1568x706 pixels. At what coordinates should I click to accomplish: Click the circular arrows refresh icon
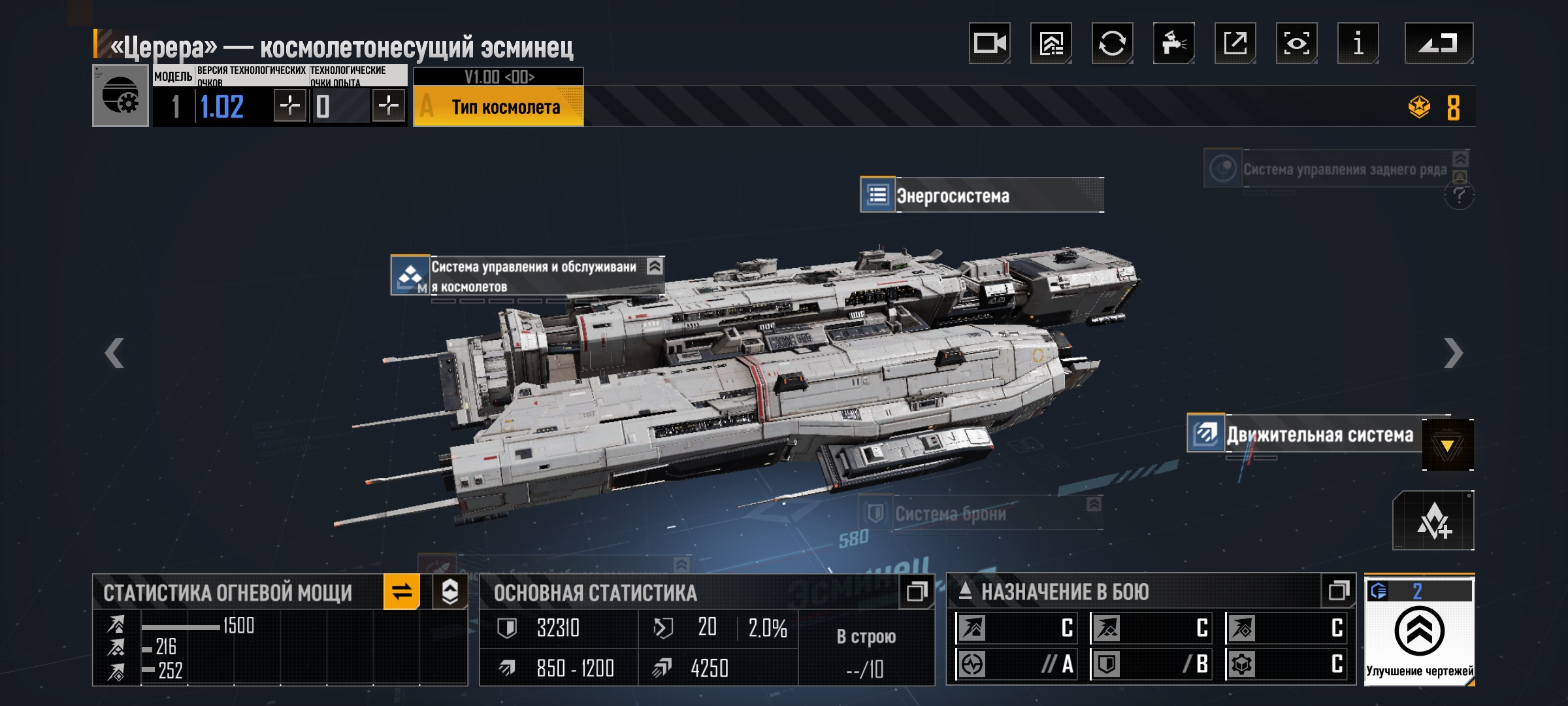pos(1112,43)
